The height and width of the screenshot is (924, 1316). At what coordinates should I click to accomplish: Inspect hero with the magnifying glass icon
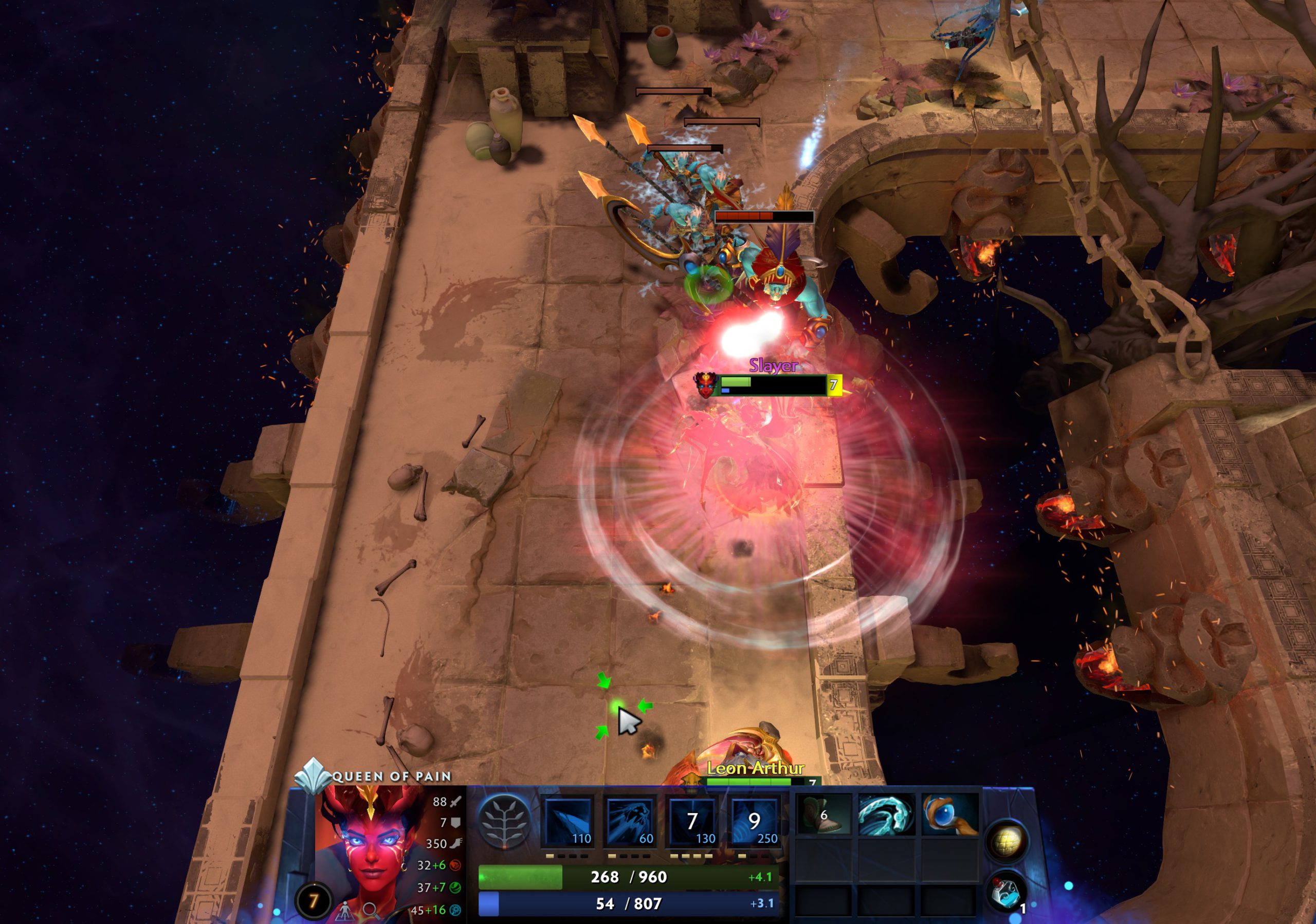[x=370, y=910]
